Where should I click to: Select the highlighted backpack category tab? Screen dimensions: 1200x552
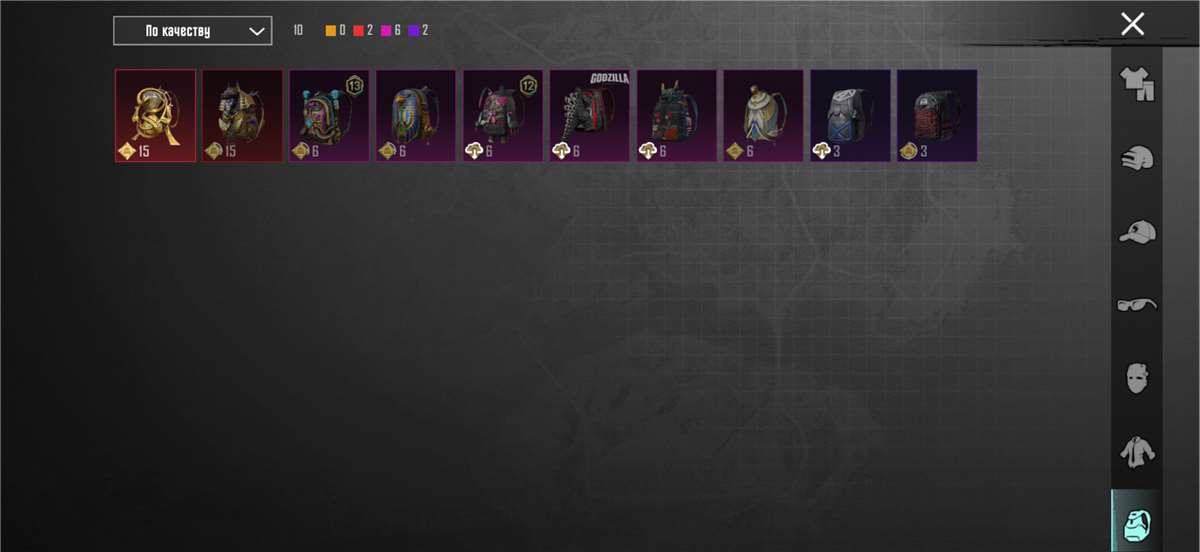click(1137, 522)
